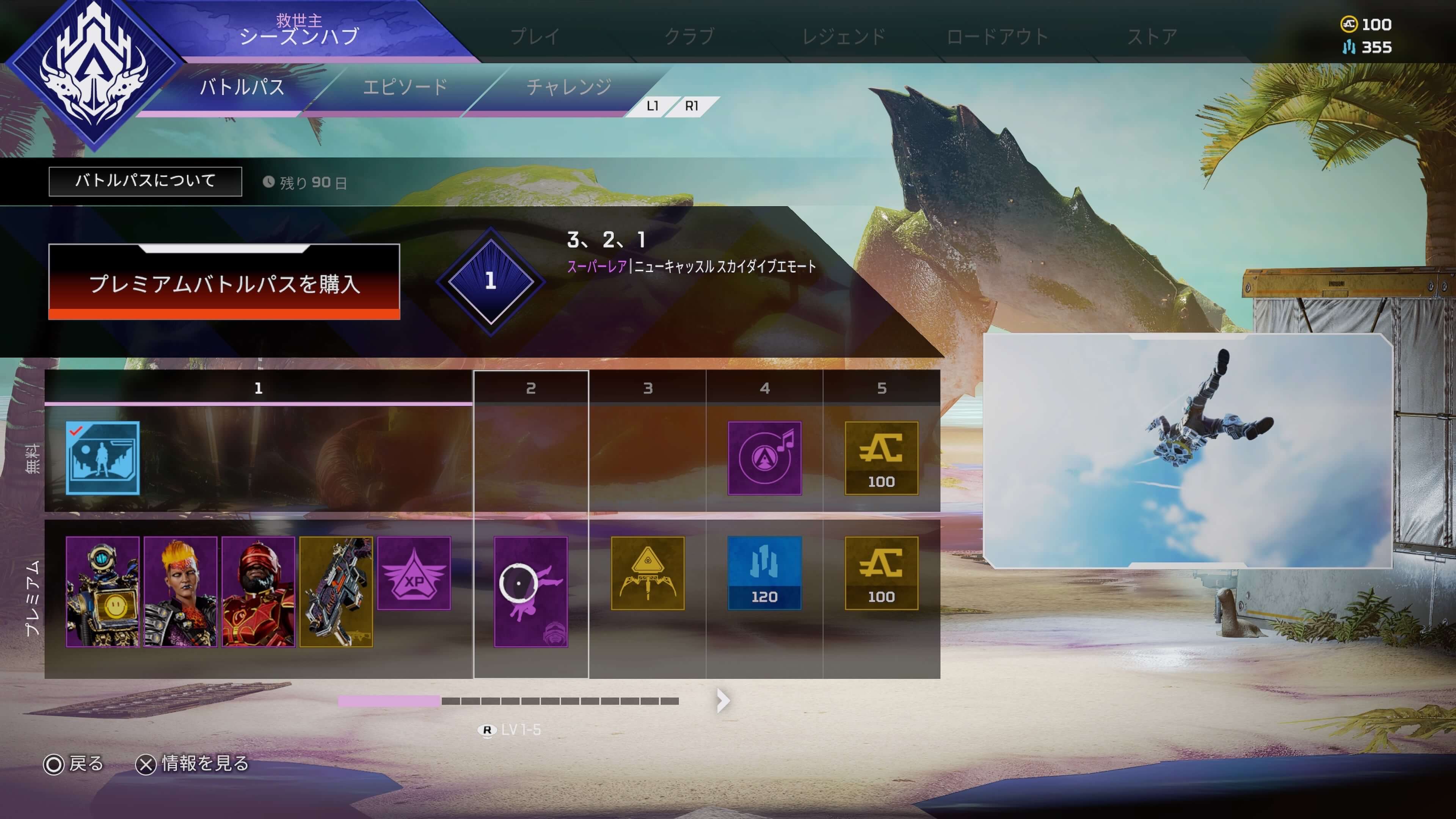Pick the gold weapon skin reward
Screen dimensions: 1456x819
coord(336,591)
